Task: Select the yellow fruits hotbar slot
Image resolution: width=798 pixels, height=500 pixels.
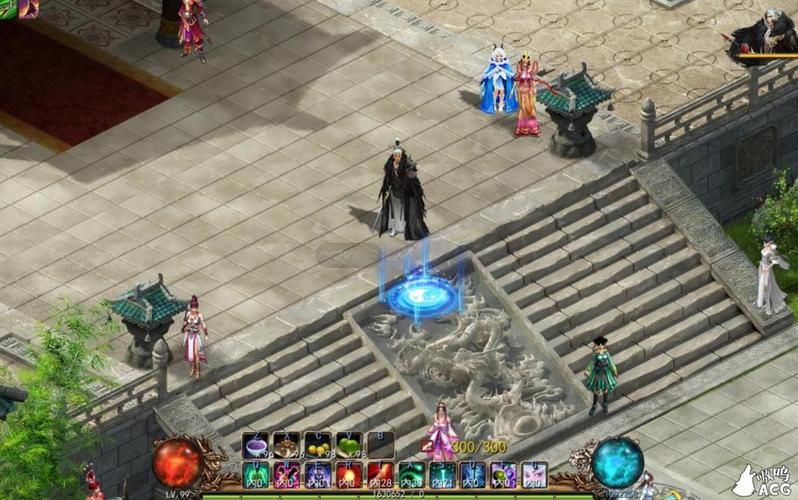Action: click(318, 445)
